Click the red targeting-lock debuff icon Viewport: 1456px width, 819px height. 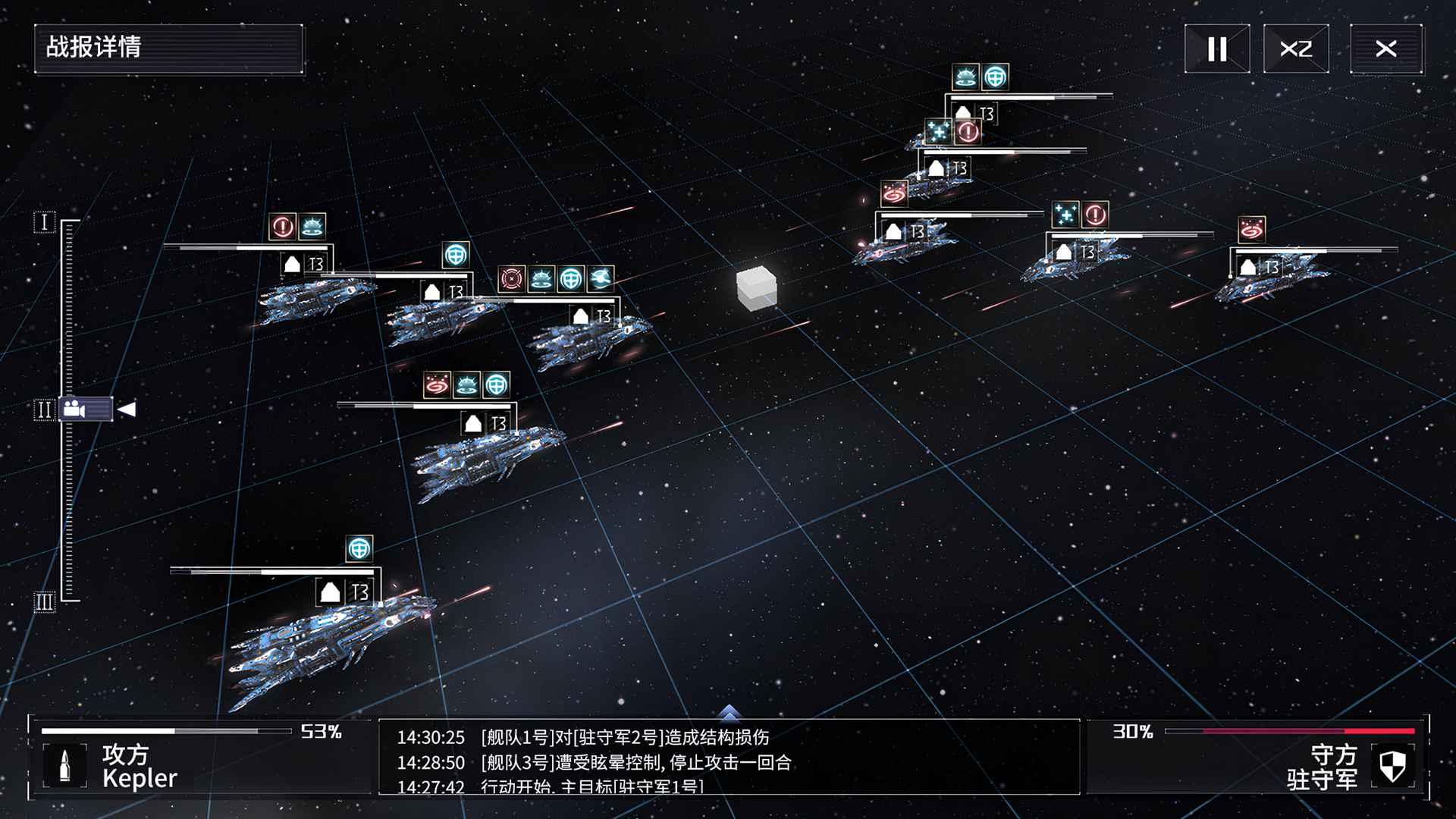coord(512,278)
